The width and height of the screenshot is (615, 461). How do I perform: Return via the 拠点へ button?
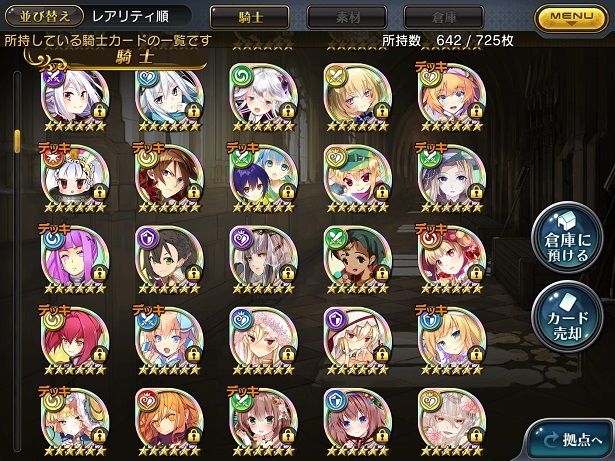(572, 439)
